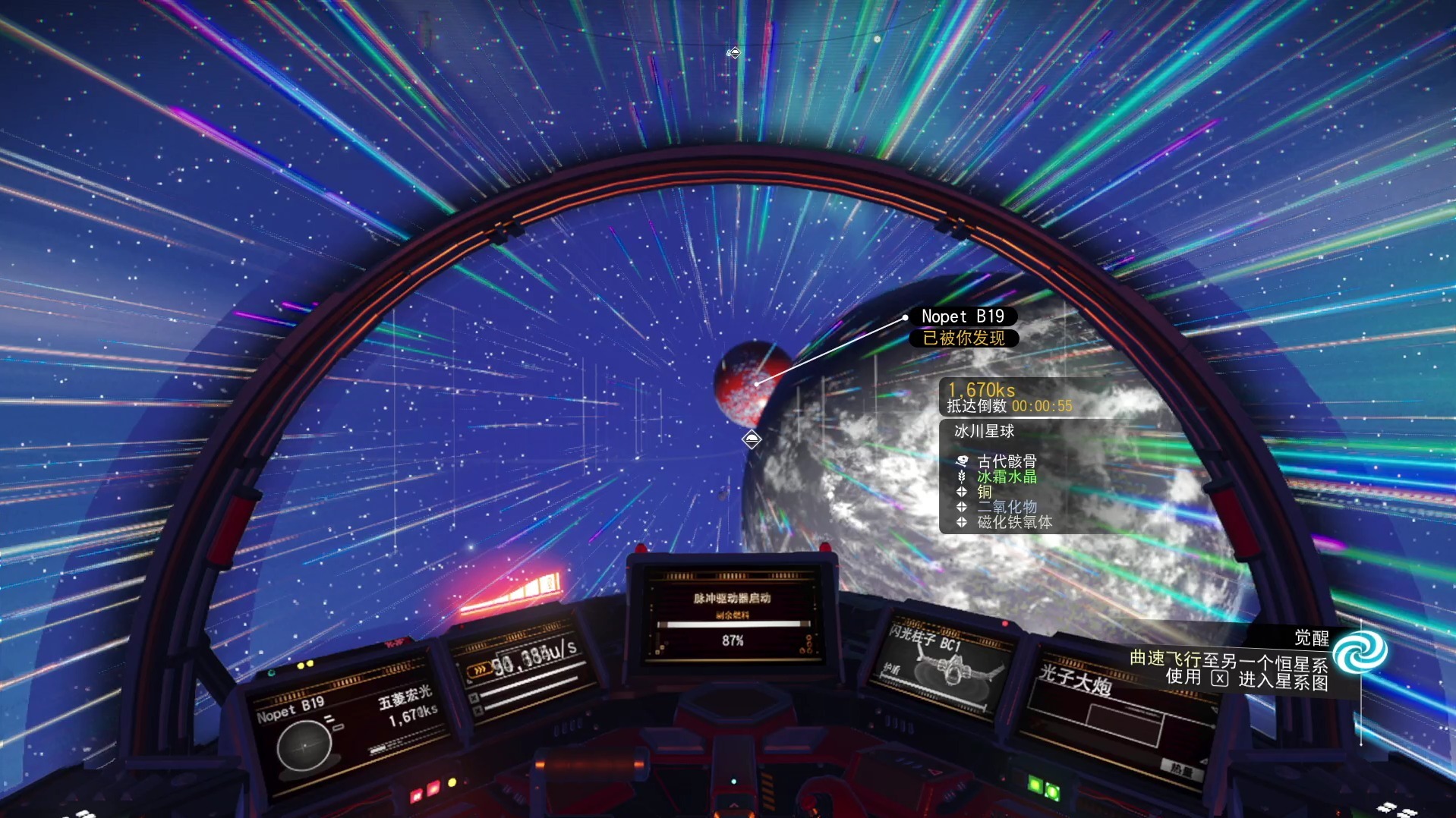
Task: Select the blue swirl mission icon
Action: (x=1359, y=652)
